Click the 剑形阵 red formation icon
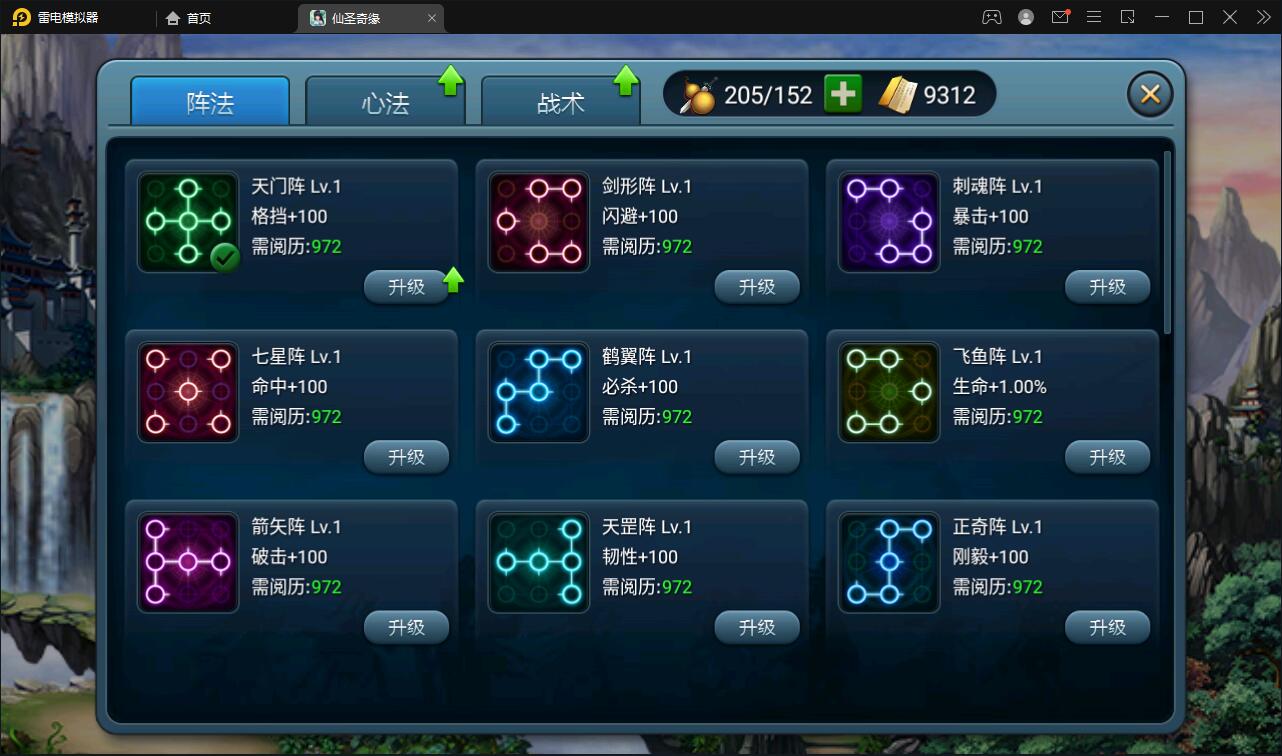 pos(538,221)
